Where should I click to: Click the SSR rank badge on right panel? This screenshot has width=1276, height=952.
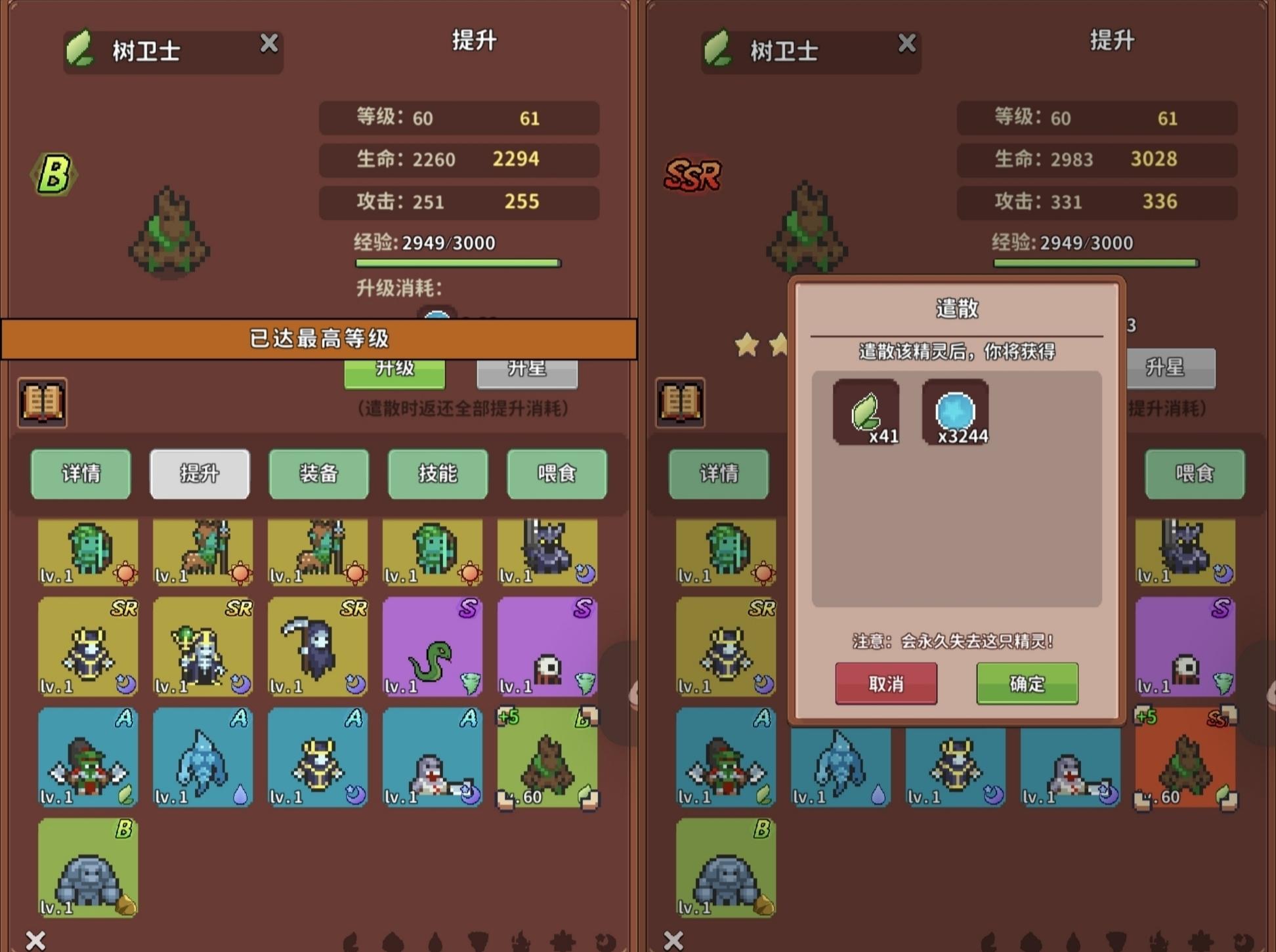692,174
